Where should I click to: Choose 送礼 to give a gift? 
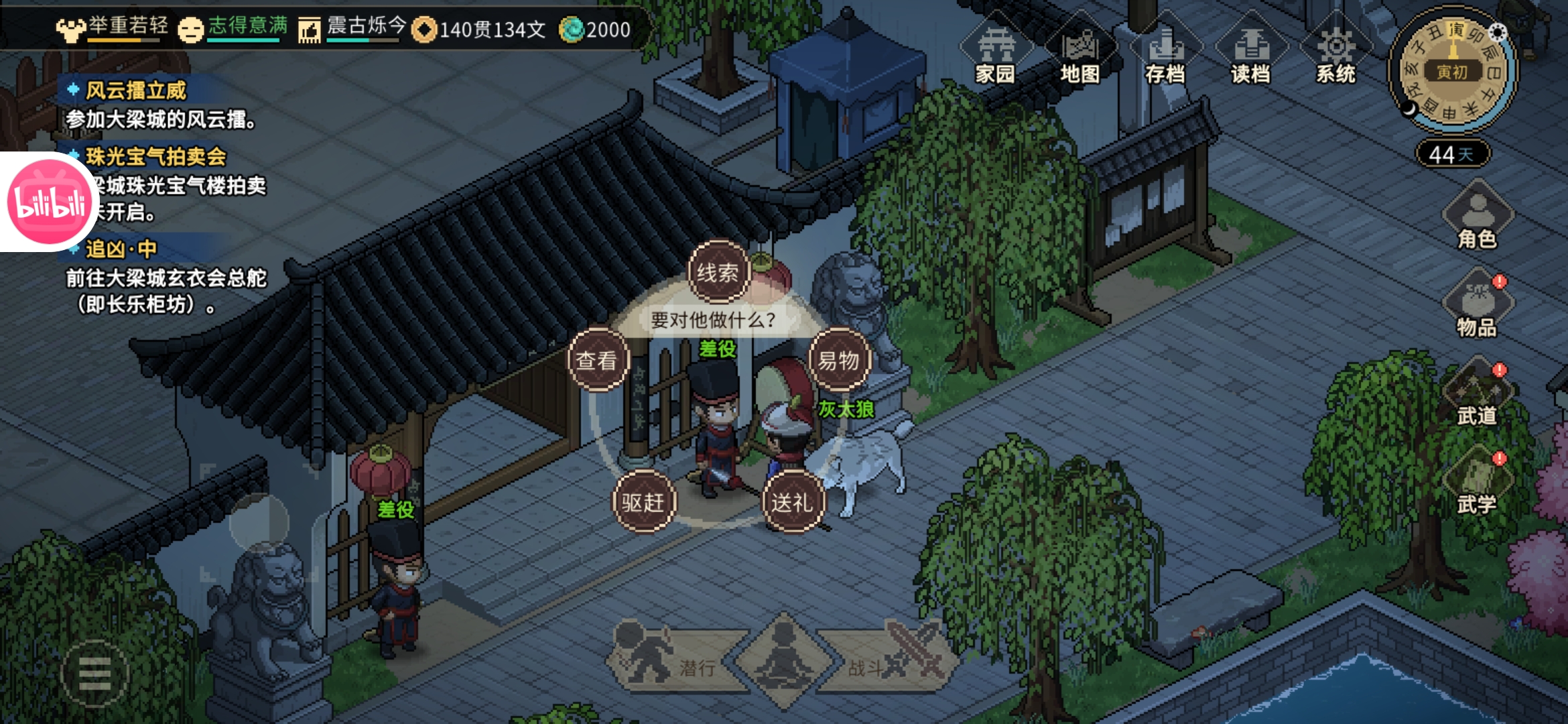click(792, 501)
